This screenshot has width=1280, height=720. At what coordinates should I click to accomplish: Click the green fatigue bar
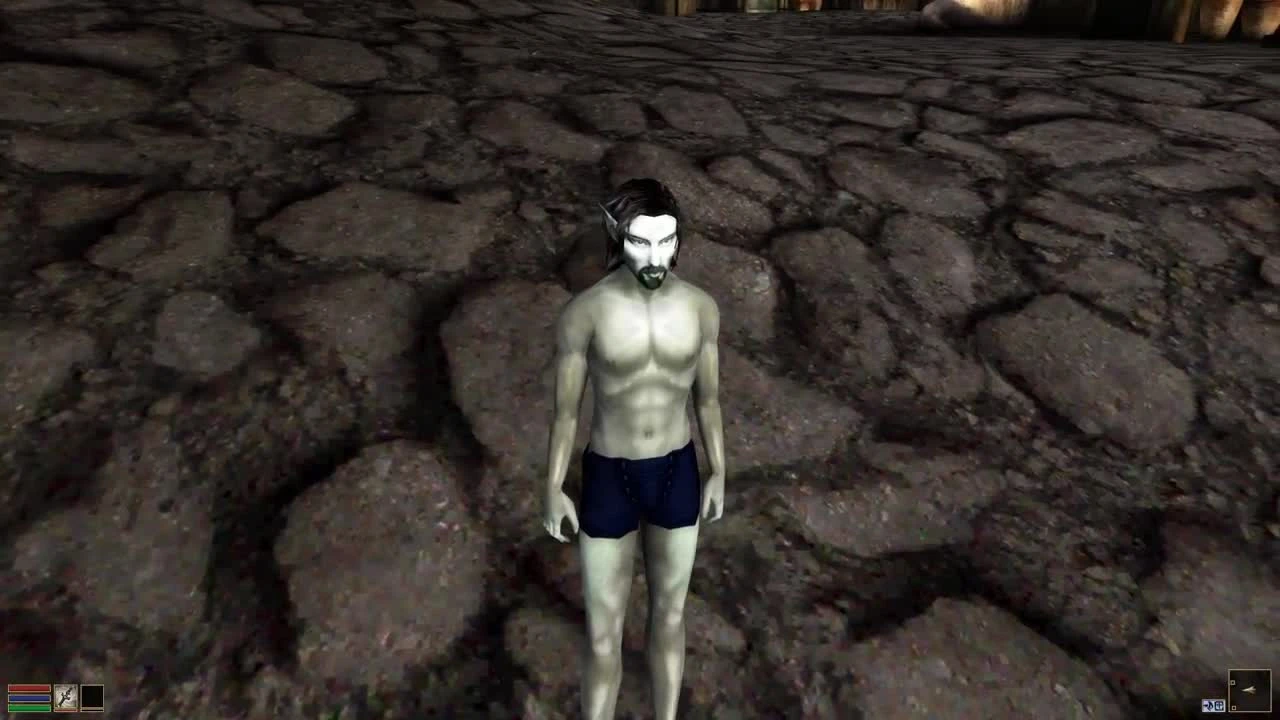click(x=29, y=709)
